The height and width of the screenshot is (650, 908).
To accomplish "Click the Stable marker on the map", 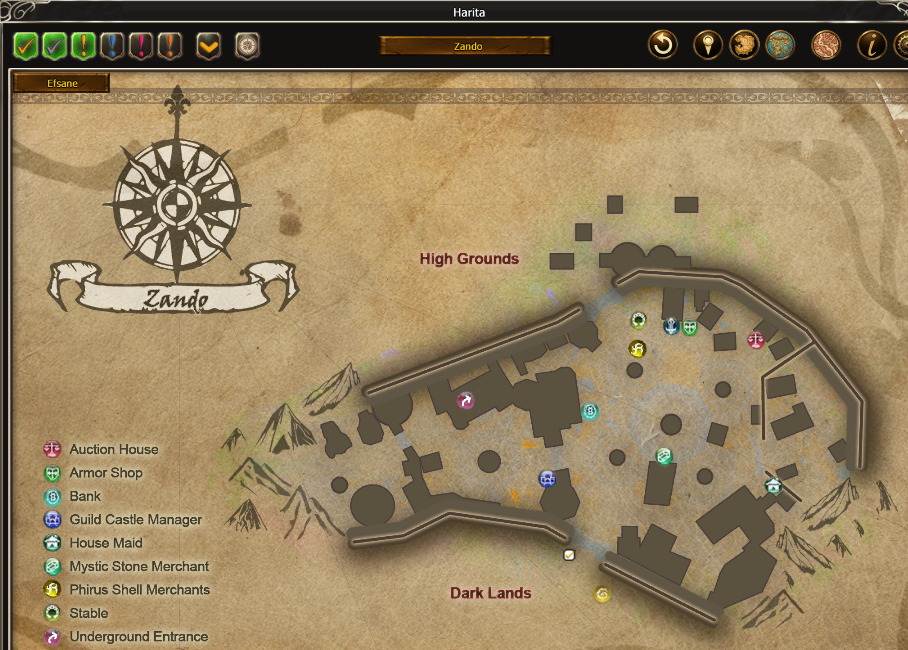I will click(x=638, y=320).
